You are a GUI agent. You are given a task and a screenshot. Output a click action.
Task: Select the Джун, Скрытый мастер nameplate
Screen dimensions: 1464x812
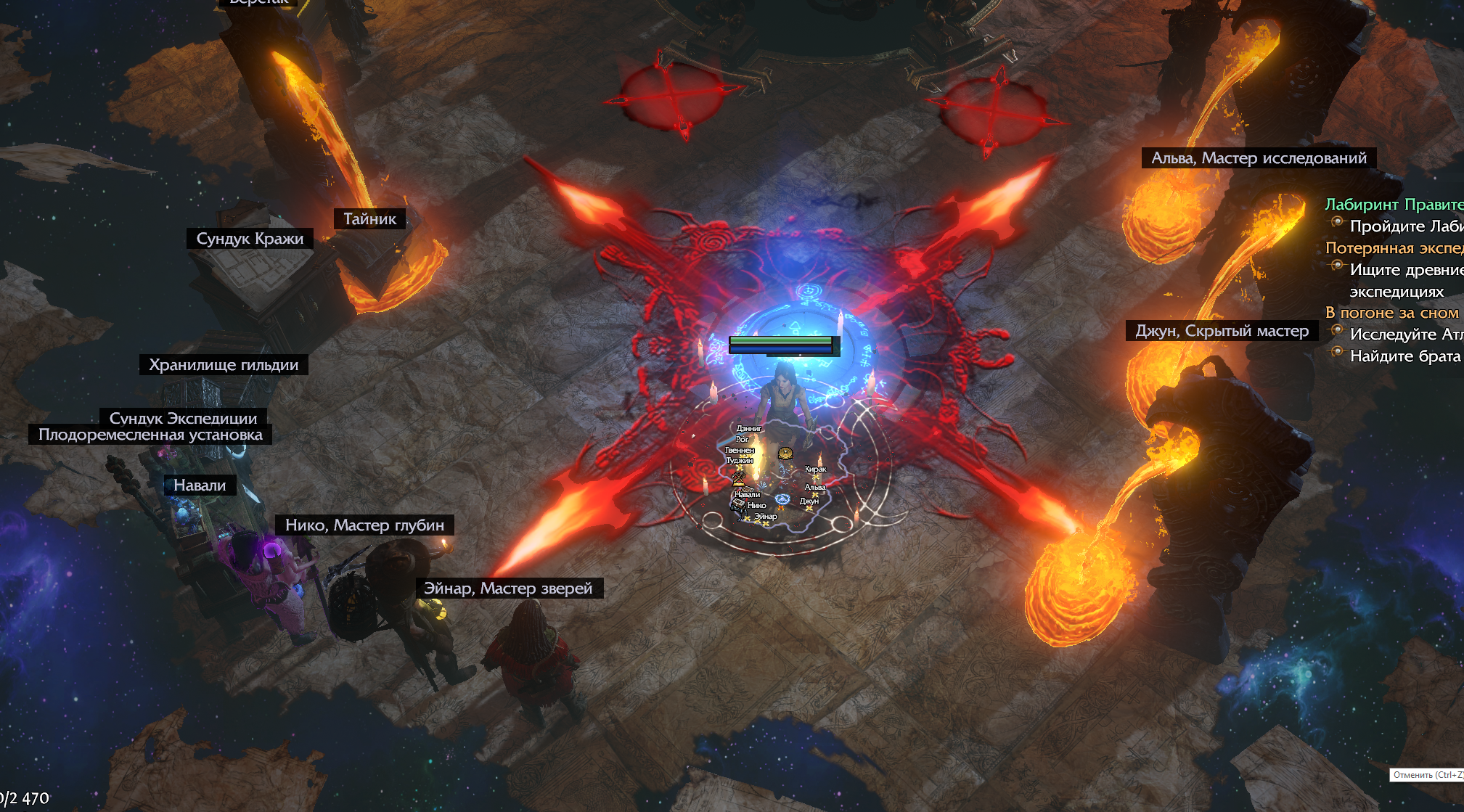pyautogui.click(x=1222, y=331)
